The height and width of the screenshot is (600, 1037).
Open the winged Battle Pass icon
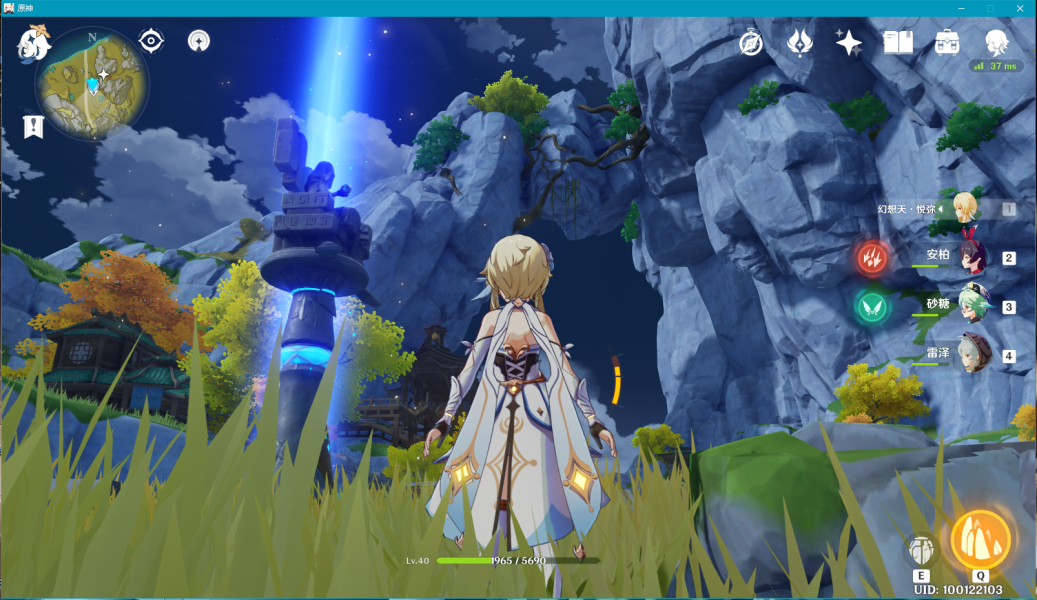[x=801, y=42]
